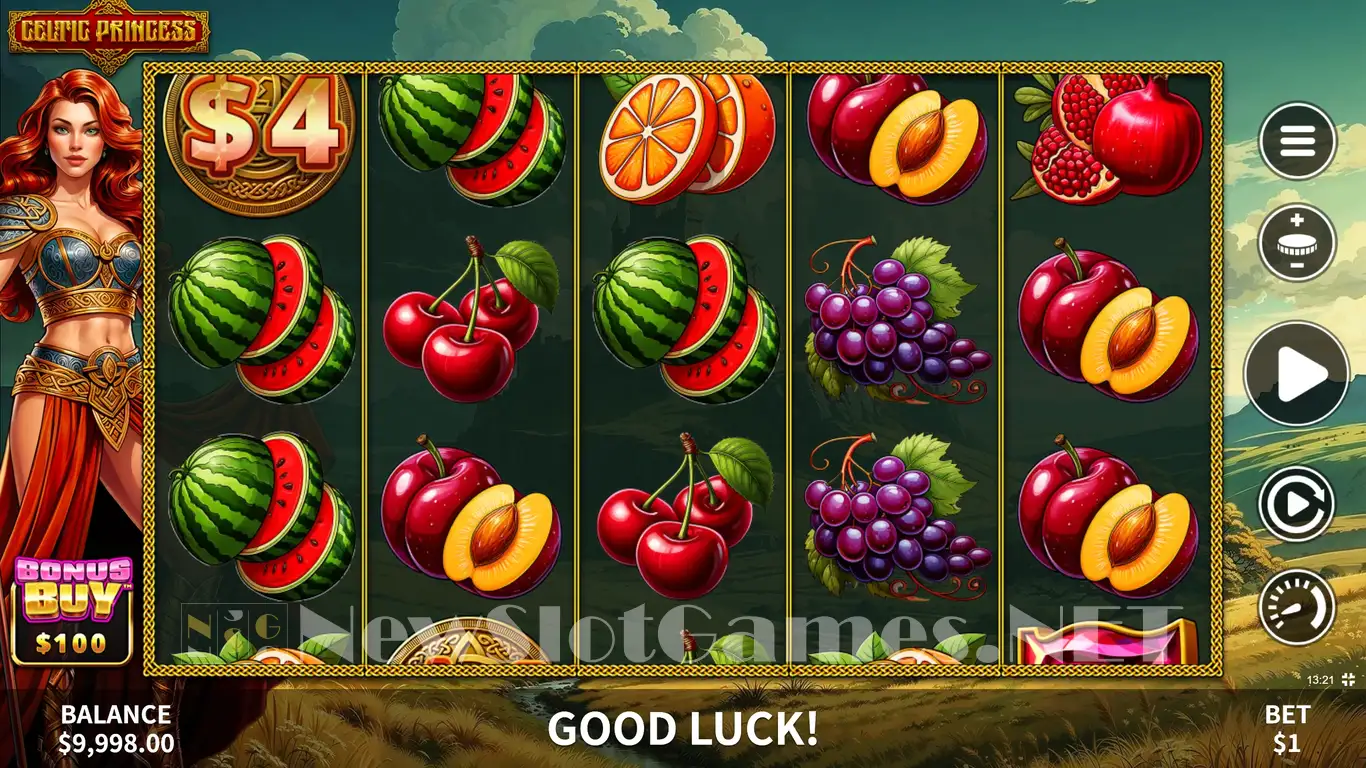This screenshot has height=768, width=1366.
Task: Activate autoplay spins
Action: click(x=1297, y=504)
